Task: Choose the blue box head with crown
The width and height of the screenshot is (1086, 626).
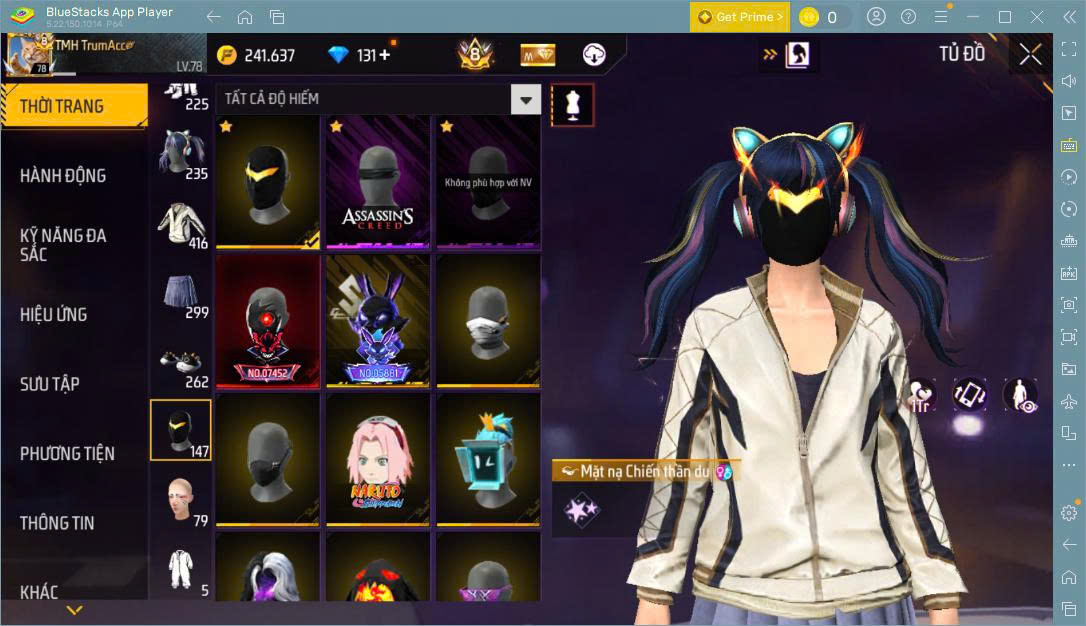Action: click(488, 459)
